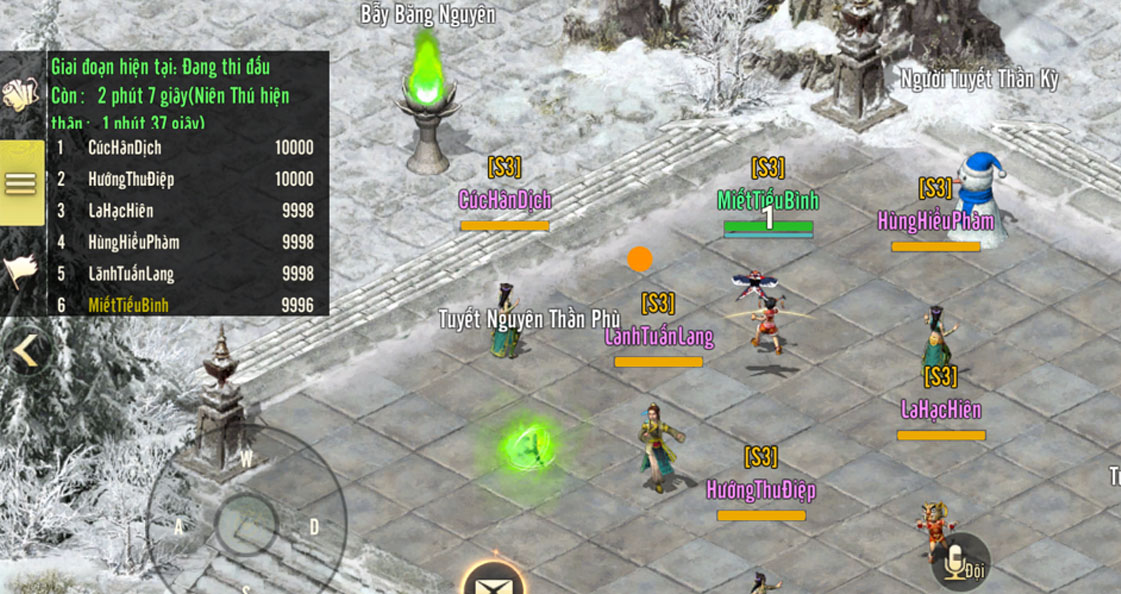Pick HùngHiểuPhàm's leaderboard entry
Screen dimensions: 1121x594
[185, 242]
